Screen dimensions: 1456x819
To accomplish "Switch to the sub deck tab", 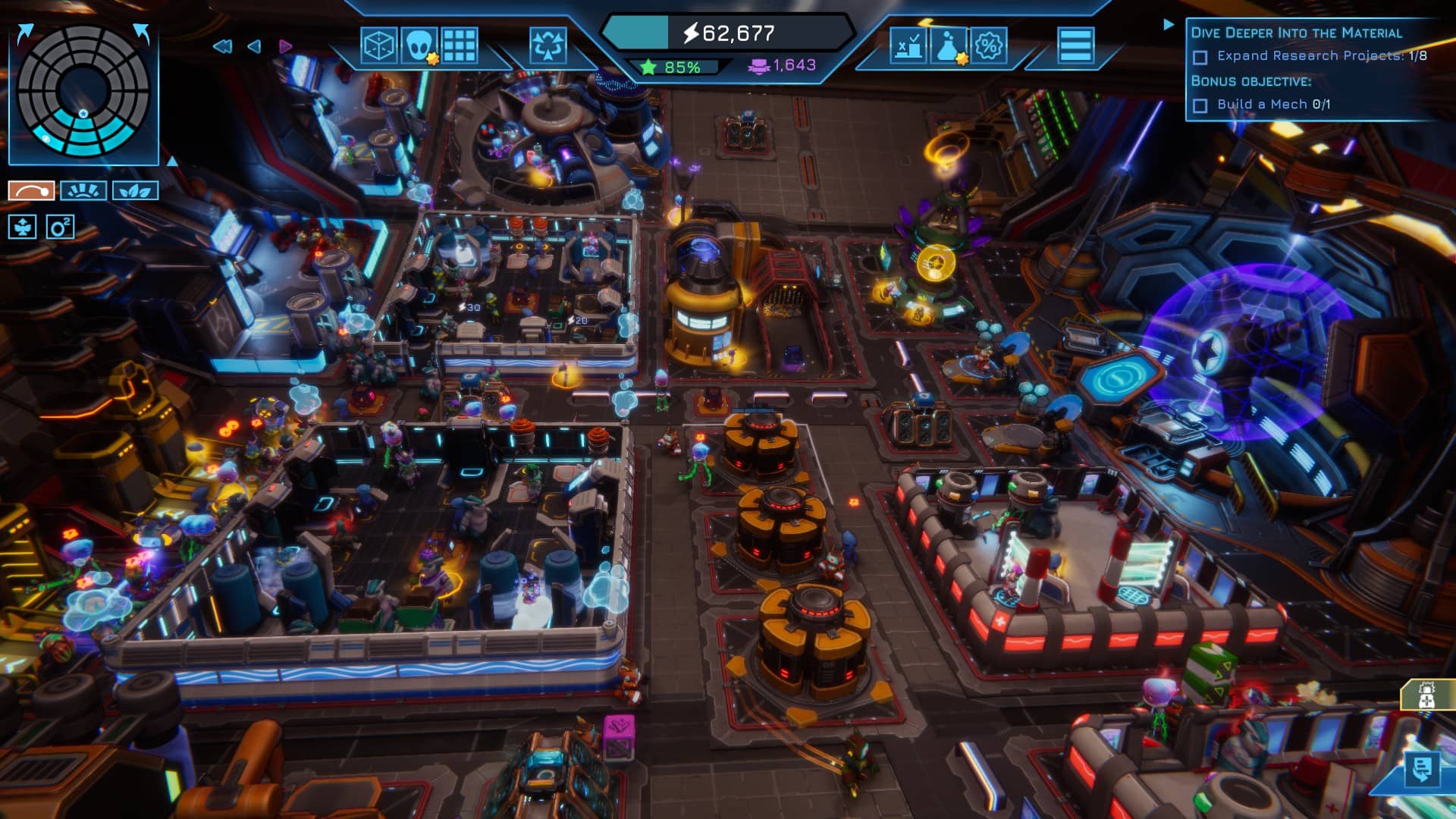I will coord(31,190).
